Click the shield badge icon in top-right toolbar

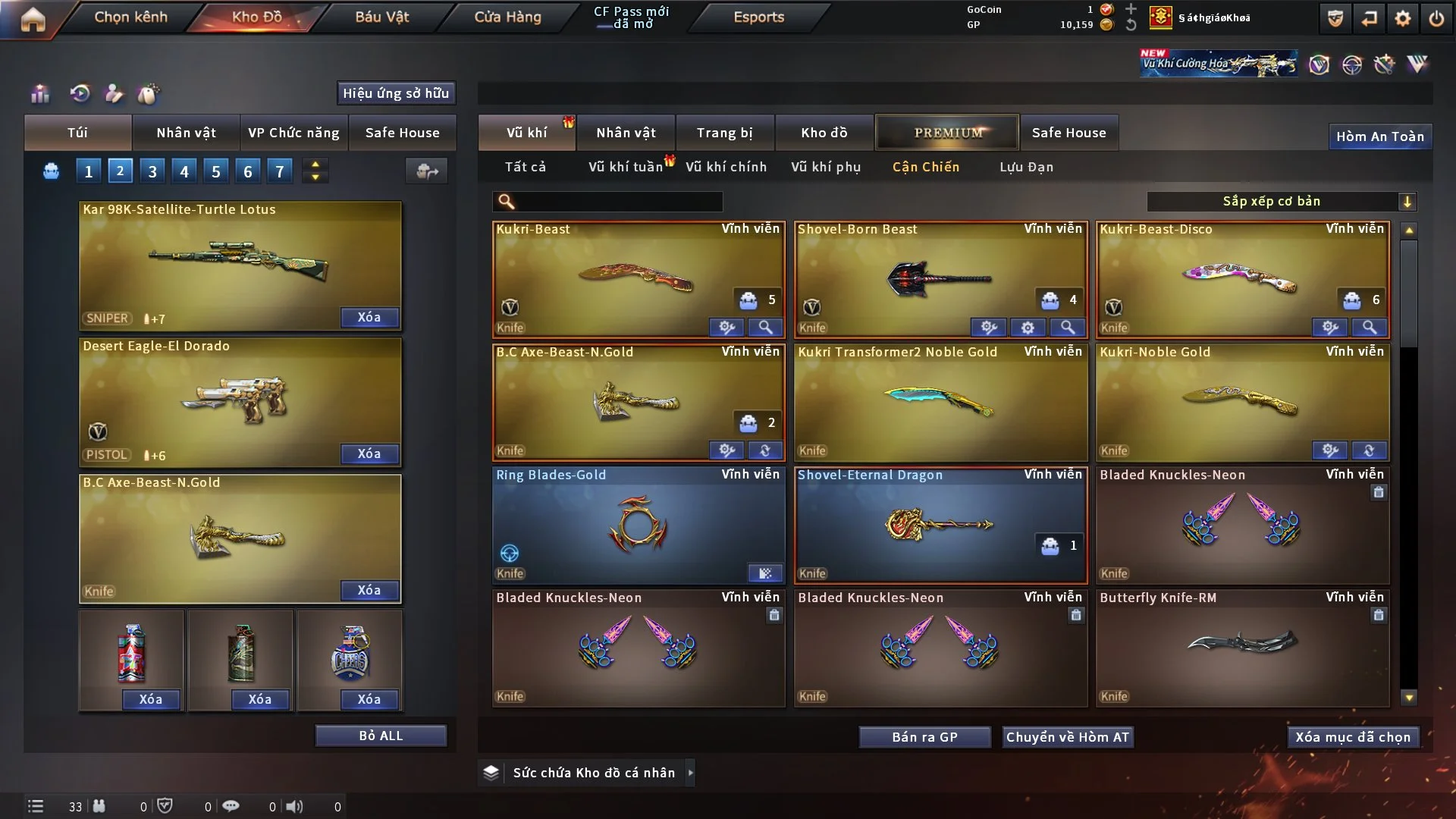pyautogui.click(x=1335, y=17)
